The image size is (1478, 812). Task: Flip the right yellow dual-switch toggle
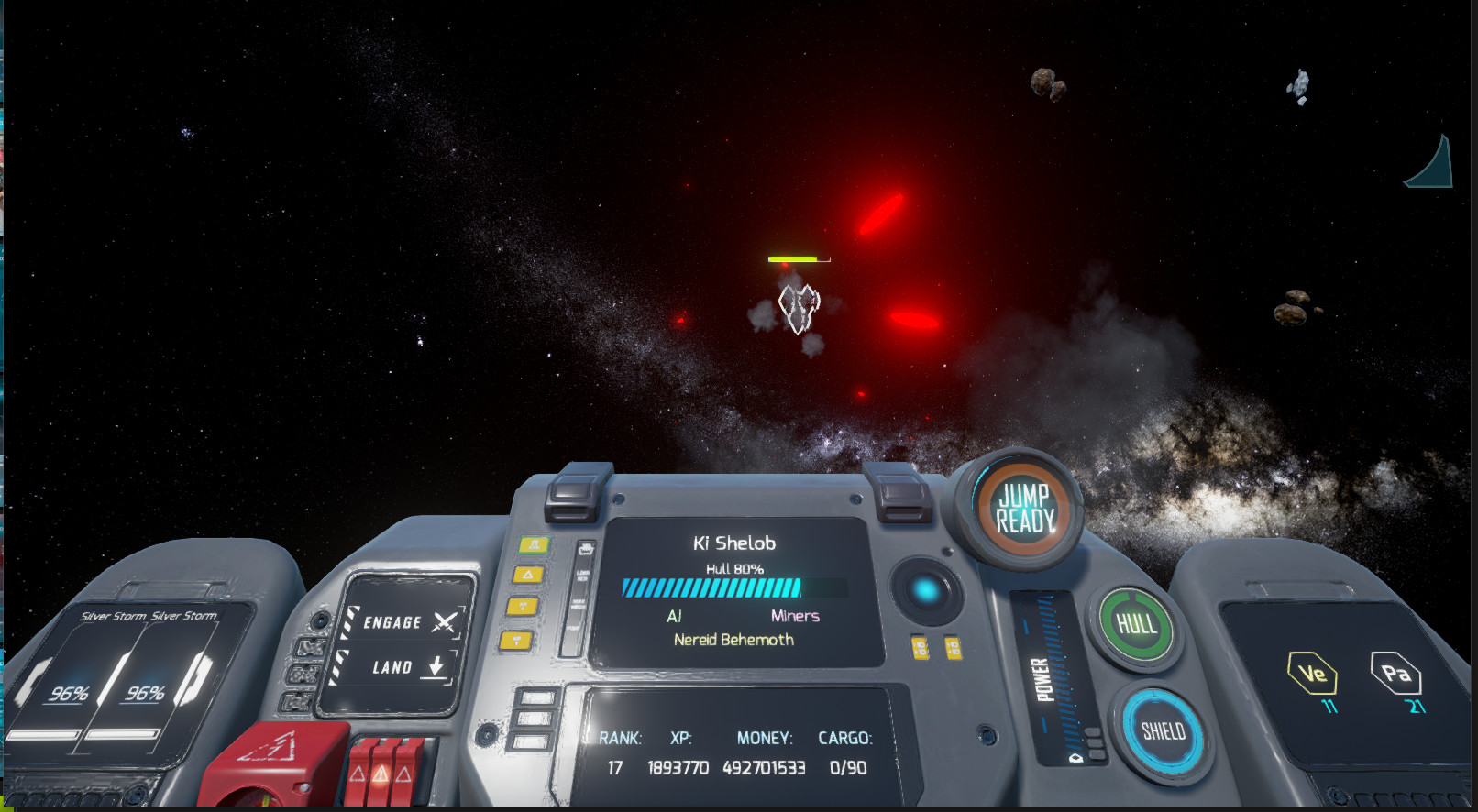point(954,645)
